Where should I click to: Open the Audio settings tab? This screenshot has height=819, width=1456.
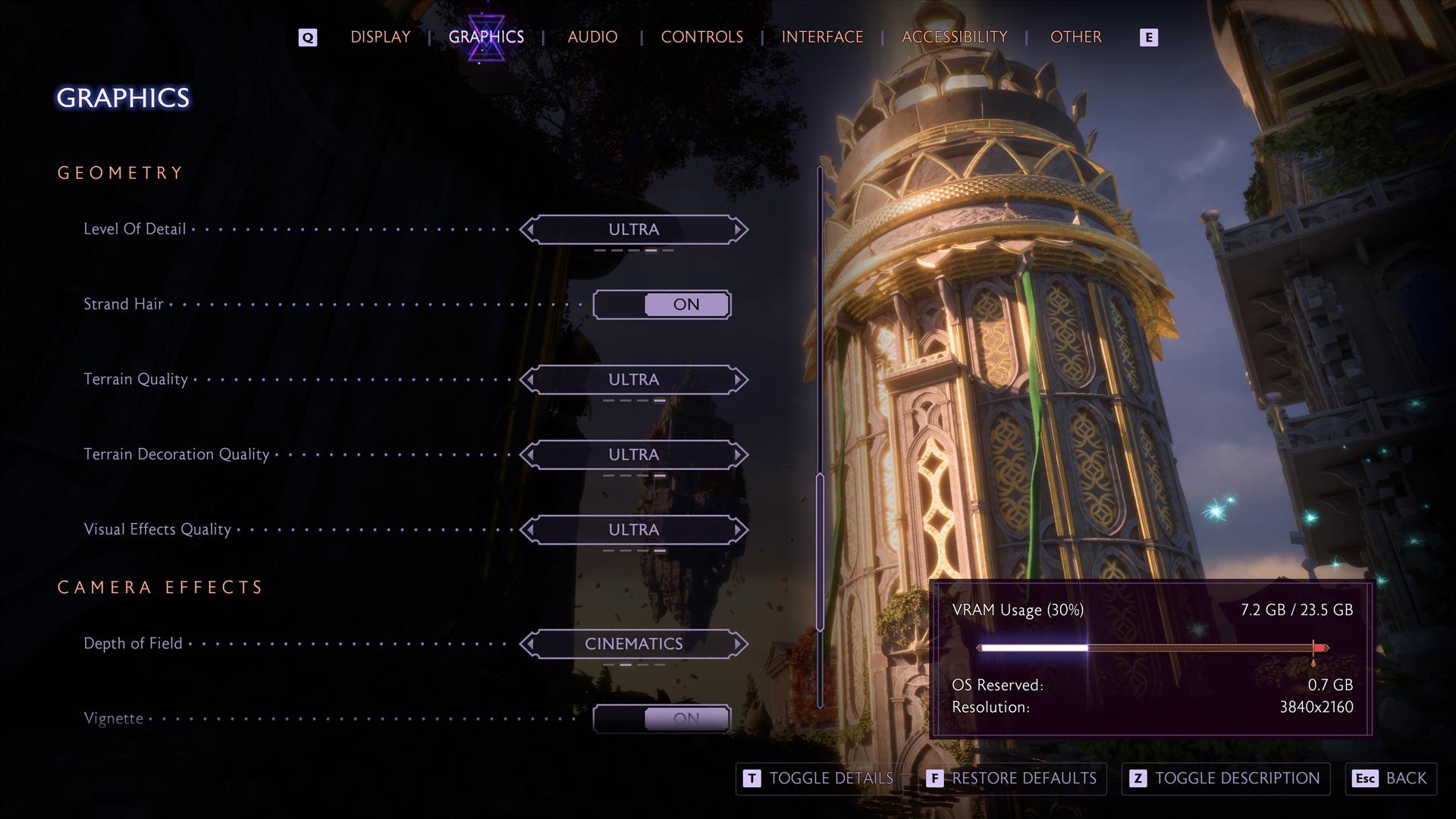coord(592,37)
